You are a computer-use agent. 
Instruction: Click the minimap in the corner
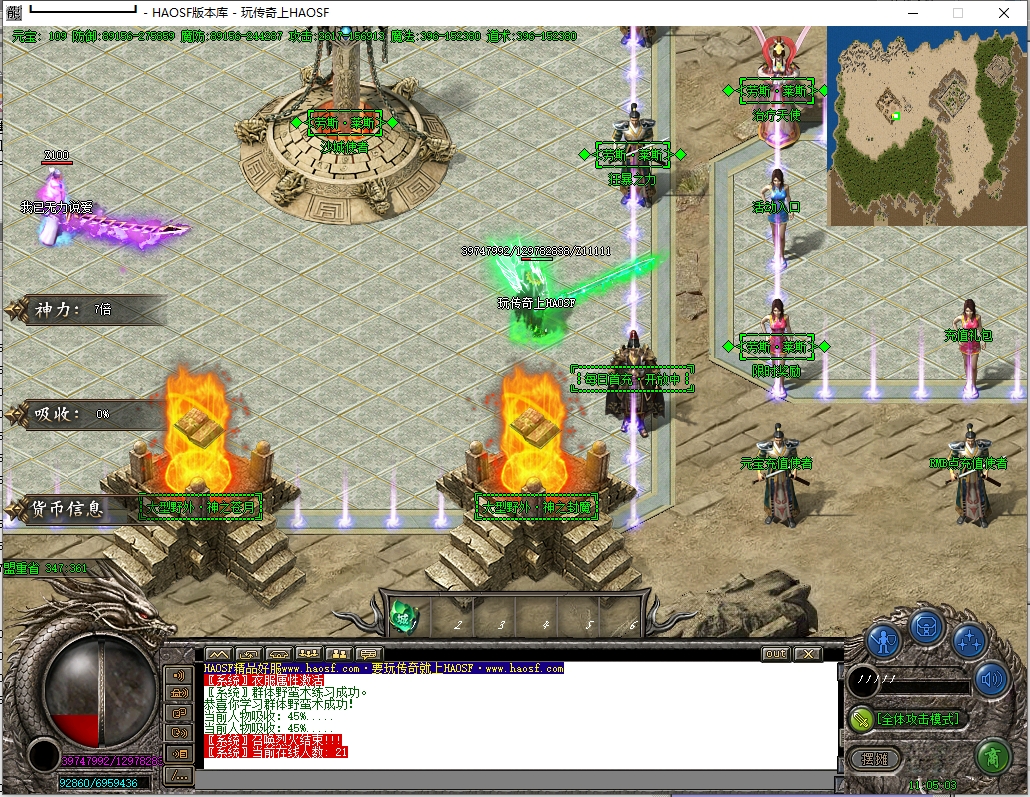coord(927,125)
